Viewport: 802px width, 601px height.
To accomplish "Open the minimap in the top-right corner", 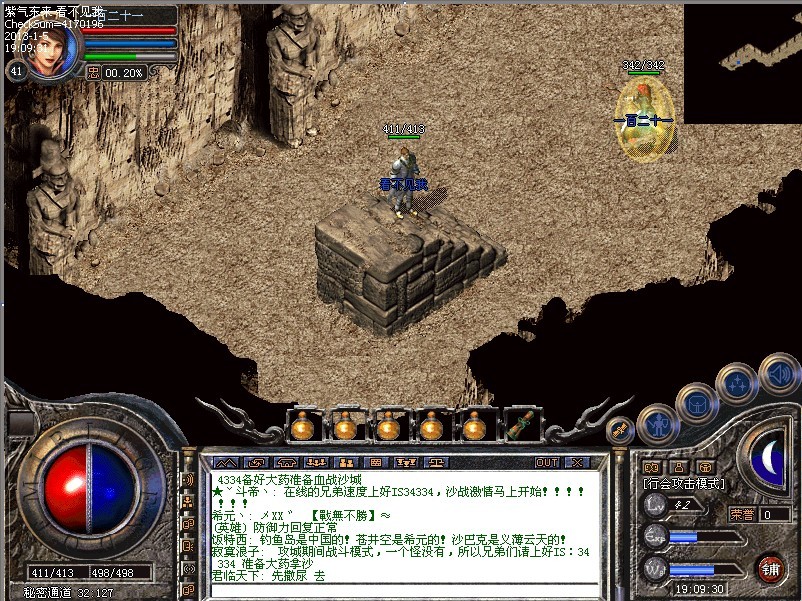I will [x=742, y=60].
